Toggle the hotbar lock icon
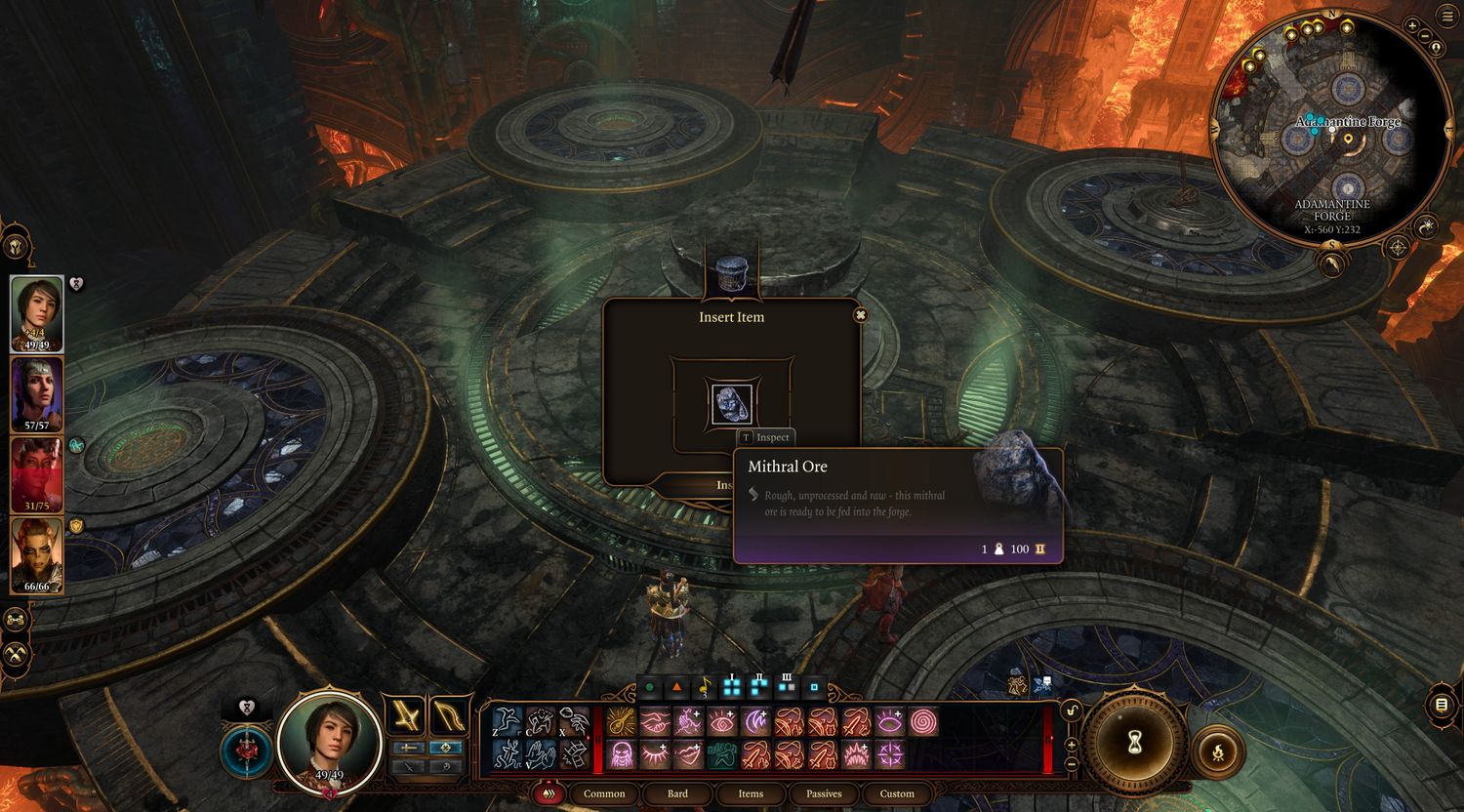The height and width of the screenshot is (812, 1464). pos(1071,710)
